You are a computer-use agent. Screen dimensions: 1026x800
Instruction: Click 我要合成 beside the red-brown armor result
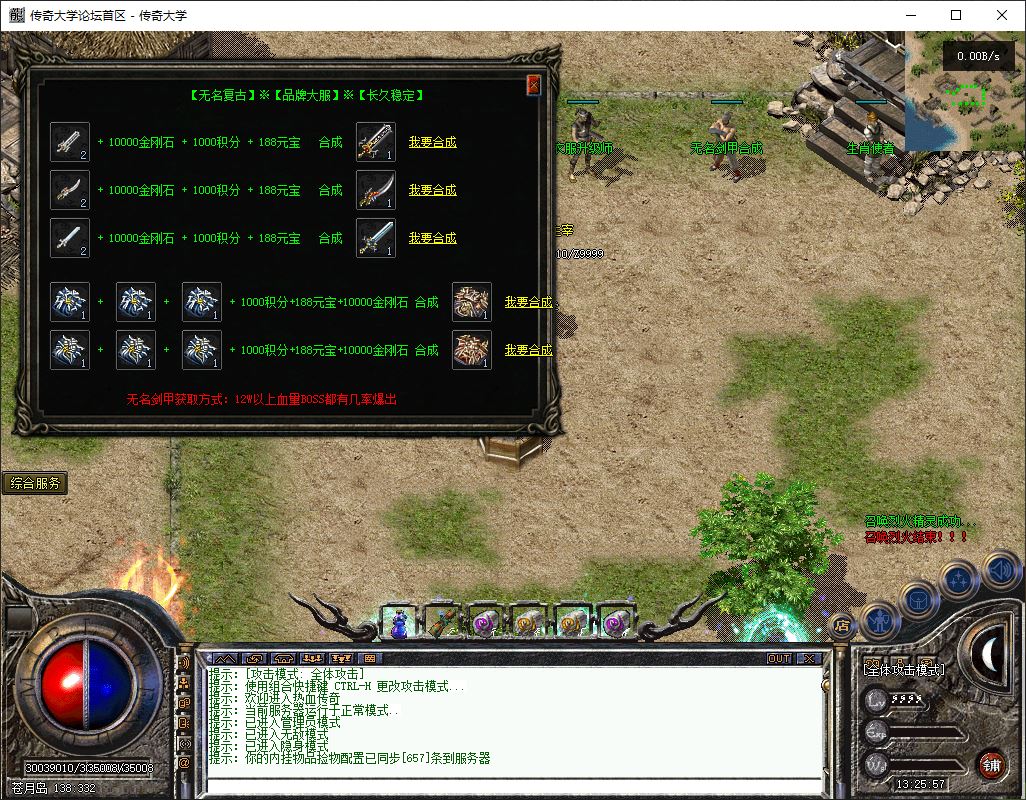[528, 350]
